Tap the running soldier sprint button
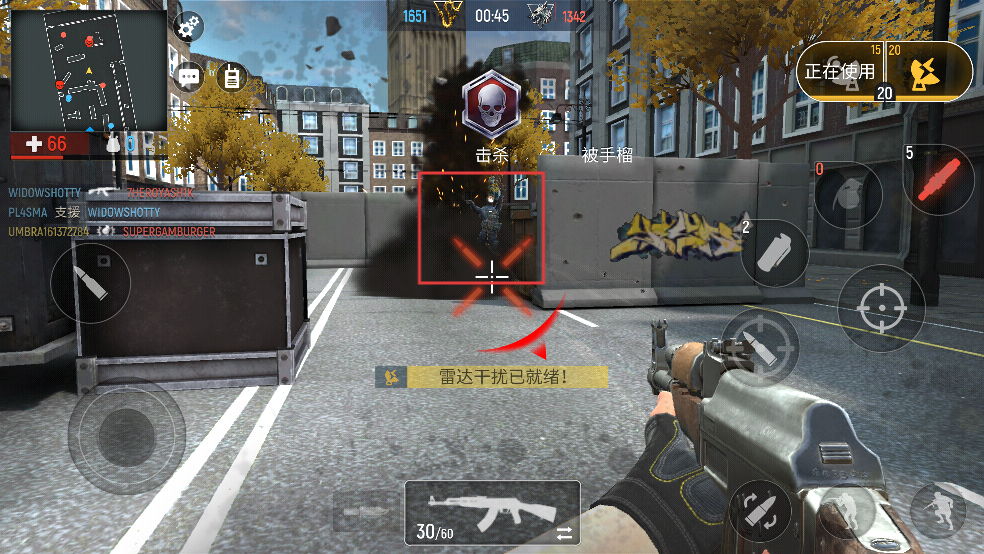Image resolution: width=984 pixels, height=554 pixels. [x=940, y=510]
